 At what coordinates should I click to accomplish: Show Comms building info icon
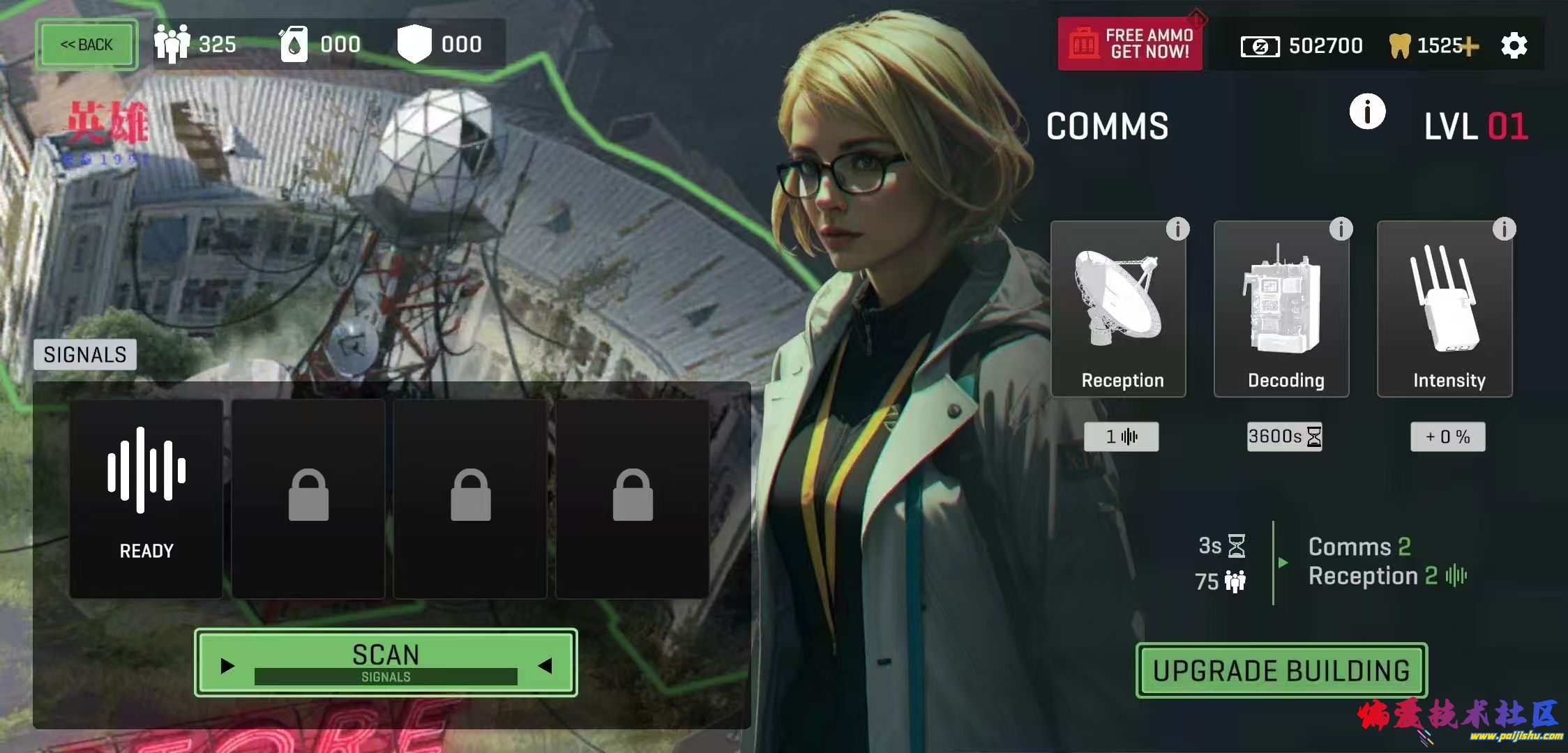coord(1367,112)
